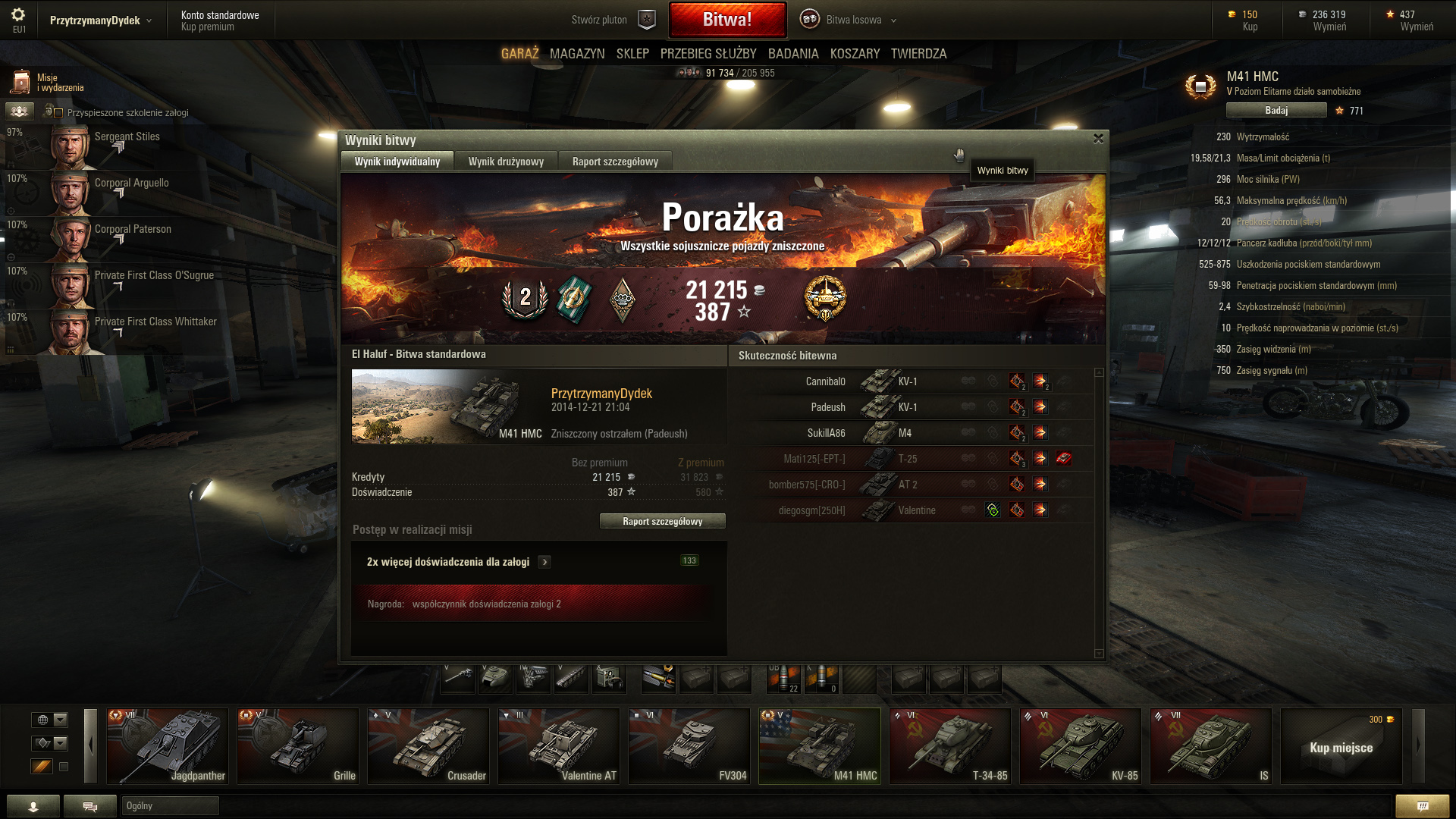Buy a garage slot with Kup miejsce
Screen dimensions: 1456x819
1341,748
